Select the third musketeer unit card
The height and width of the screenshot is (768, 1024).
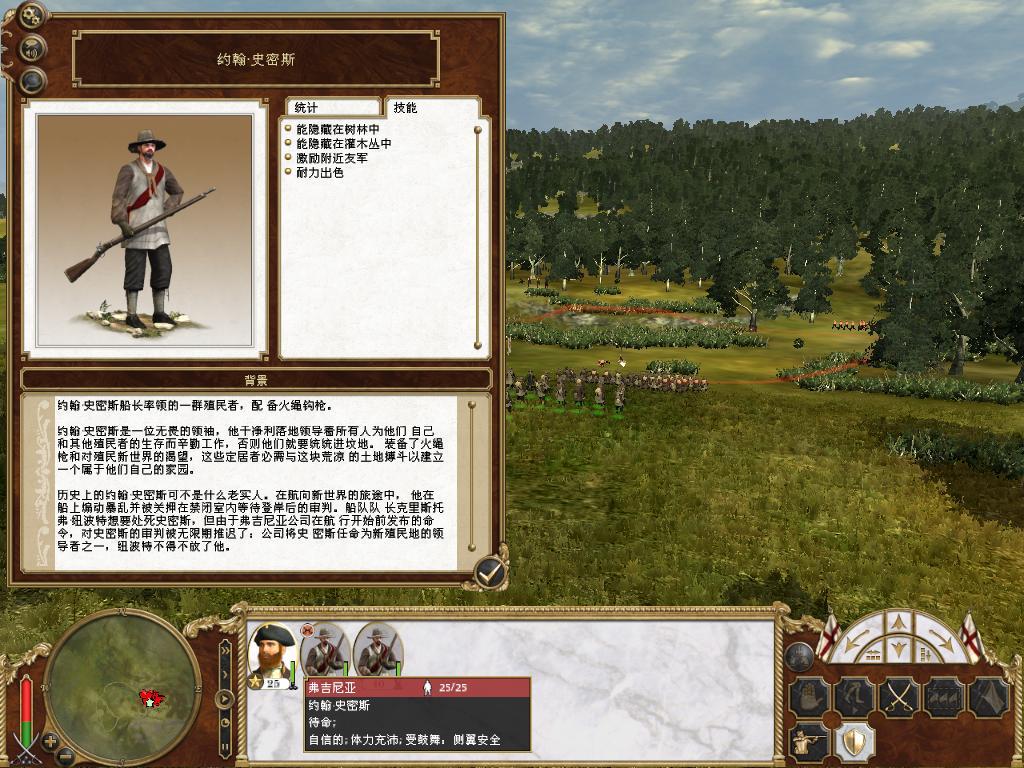pos(377,652)
